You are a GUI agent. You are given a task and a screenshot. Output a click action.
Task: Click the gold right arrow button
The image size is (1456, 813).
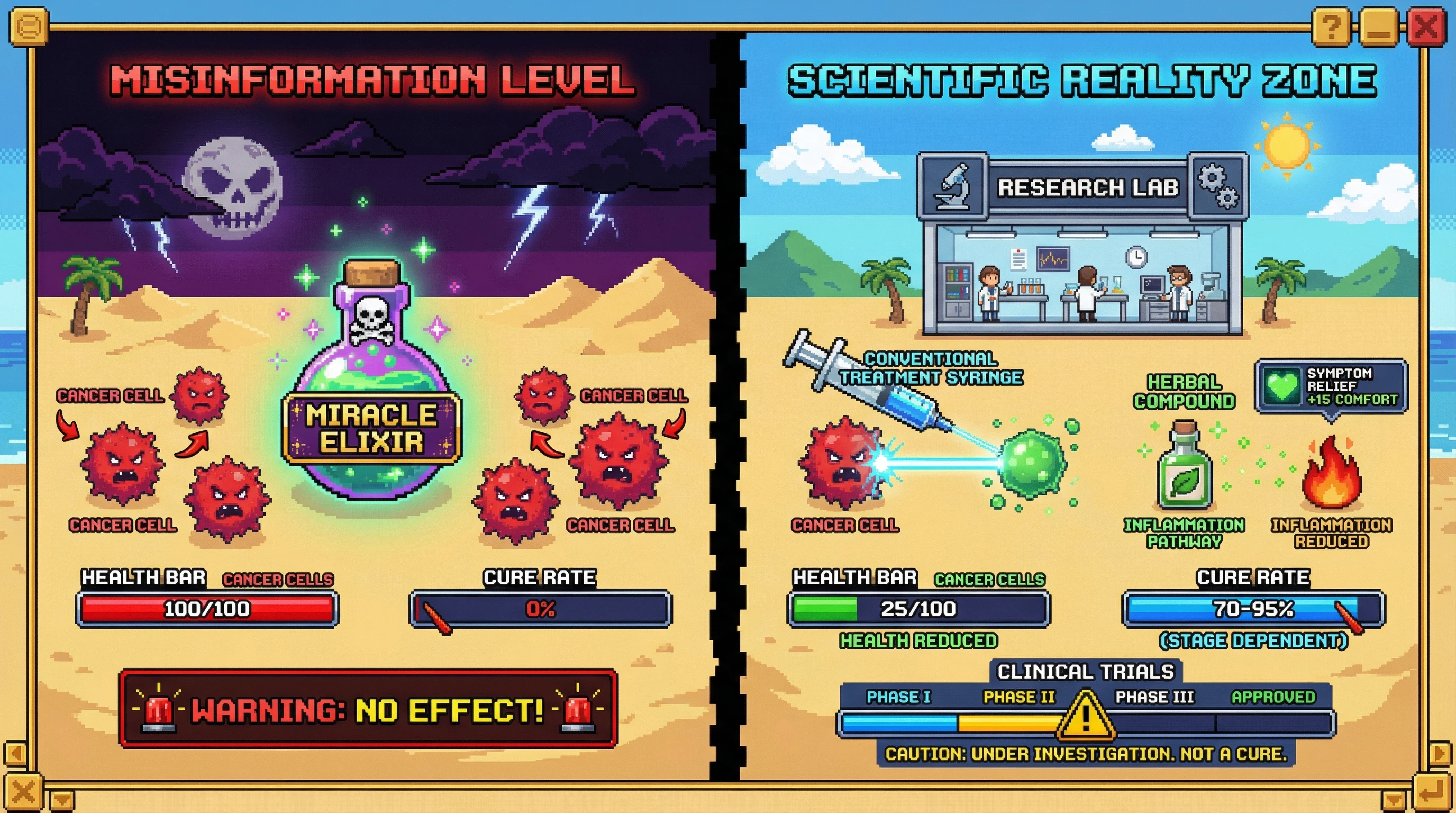1441,754
